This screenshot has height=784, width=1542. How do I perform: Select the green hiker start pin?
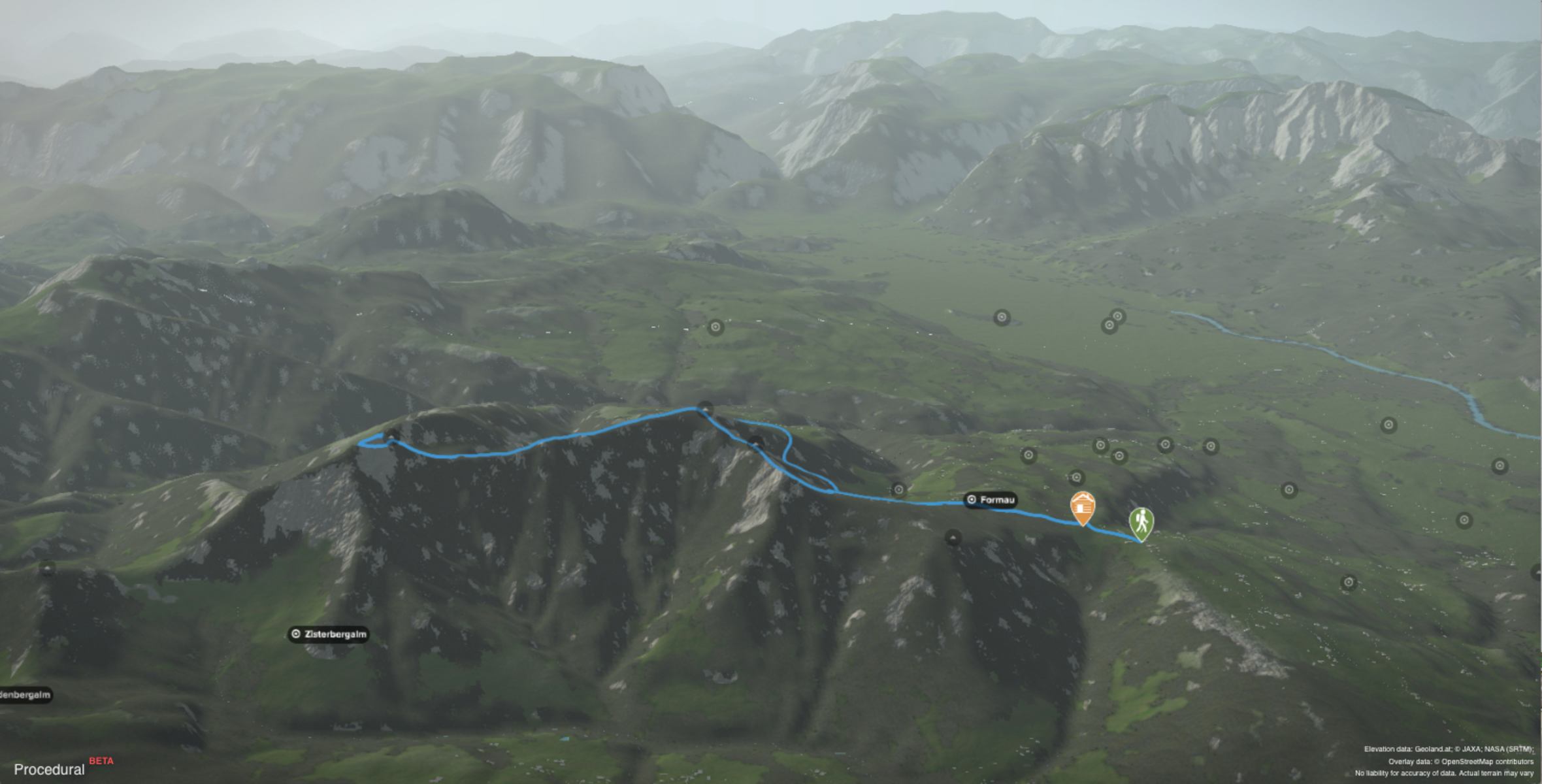[x=1141, y=523]
